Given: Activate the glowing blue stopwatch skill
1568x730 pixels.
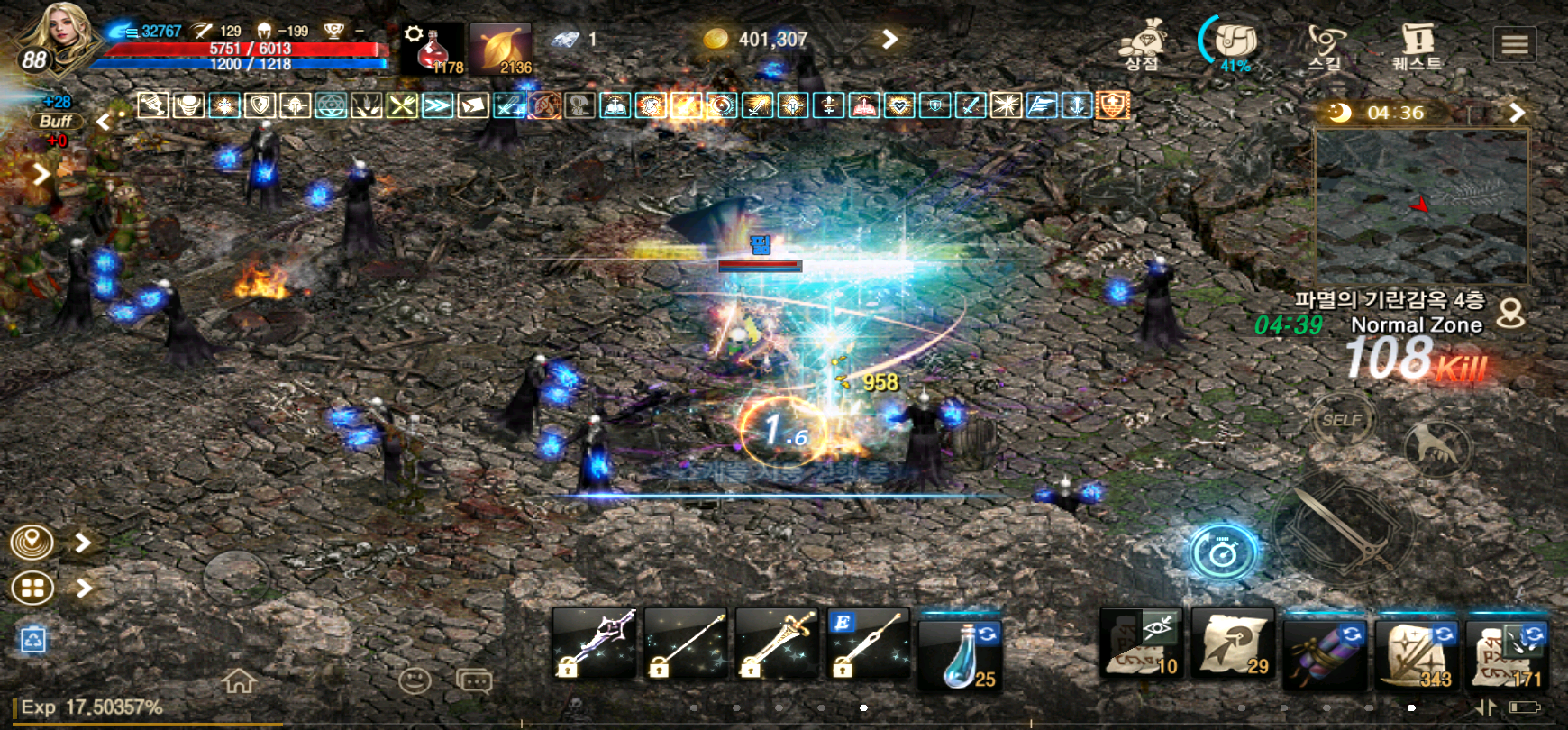Looking at the screenshot, I should pos(1223,551).
